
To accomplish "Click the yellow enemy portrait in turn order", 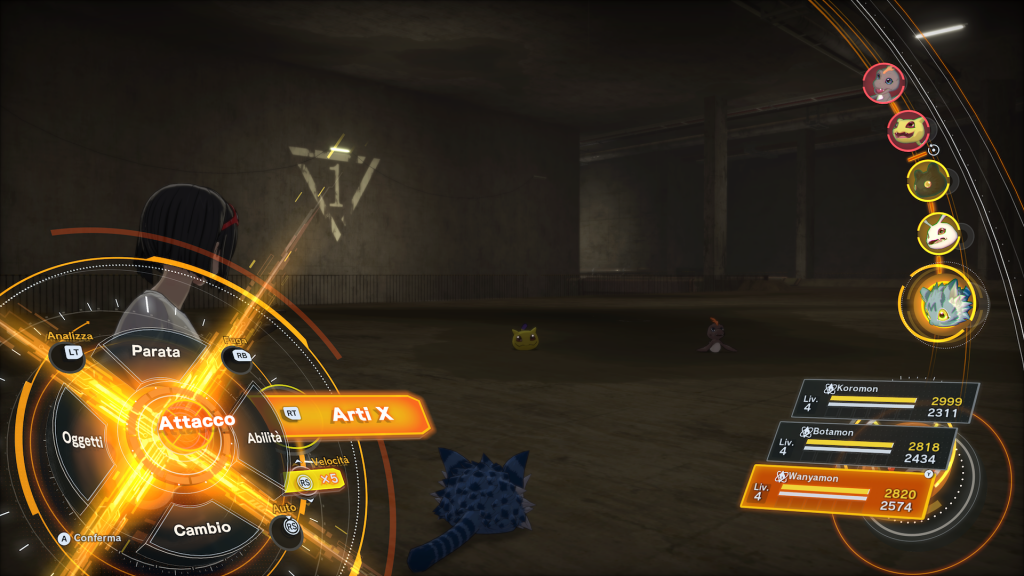I will [908, 130].
